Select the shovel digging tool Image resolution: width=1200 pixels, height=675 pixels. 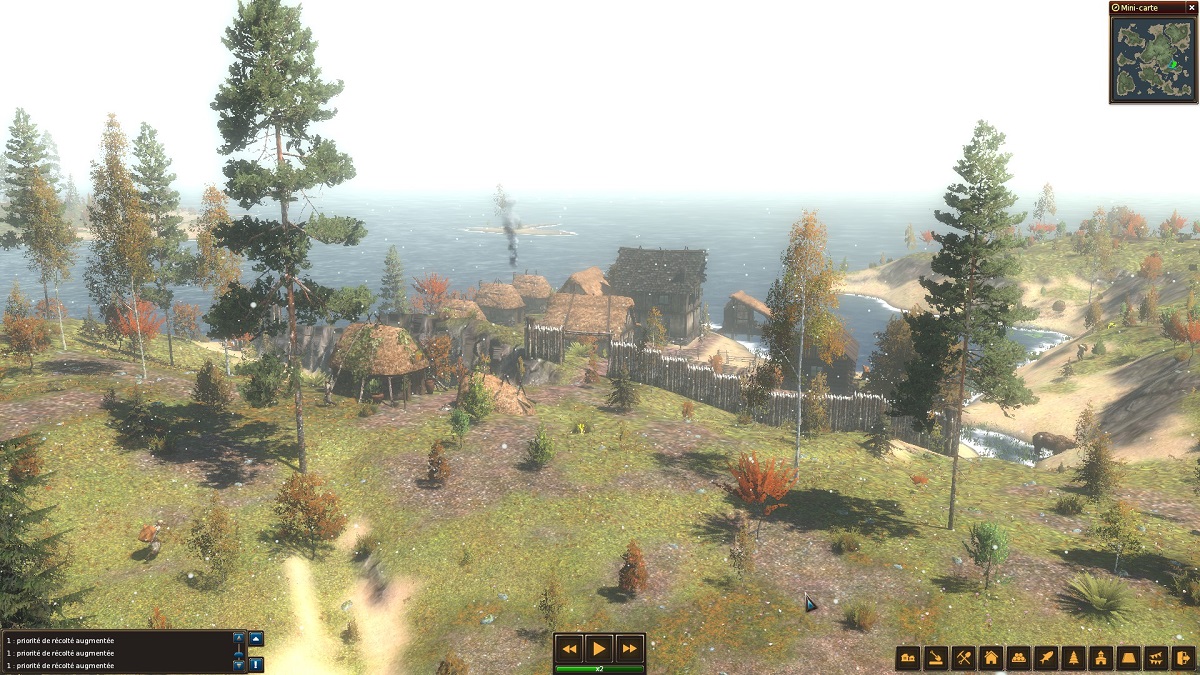[x=936, y=658]
